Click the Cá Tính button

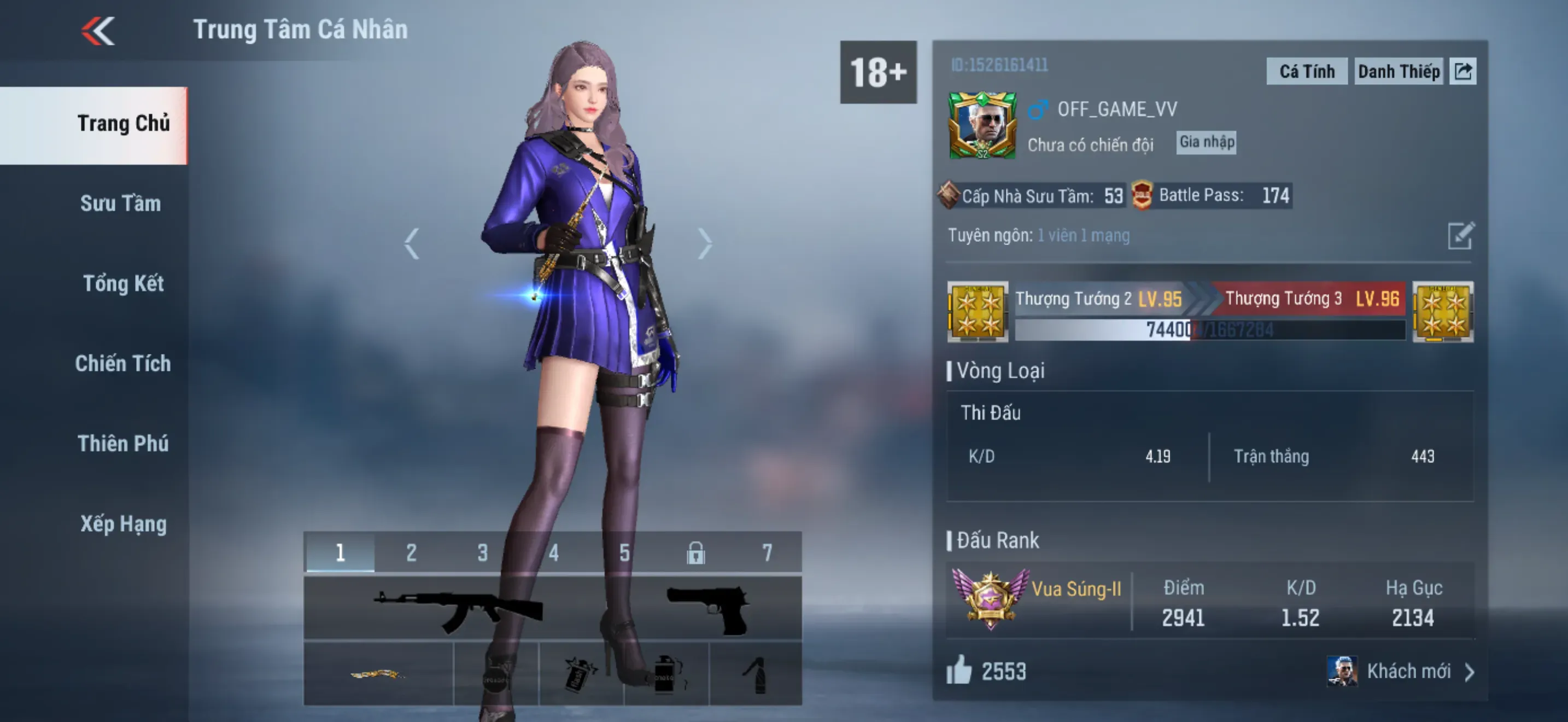click(1306, 72)
